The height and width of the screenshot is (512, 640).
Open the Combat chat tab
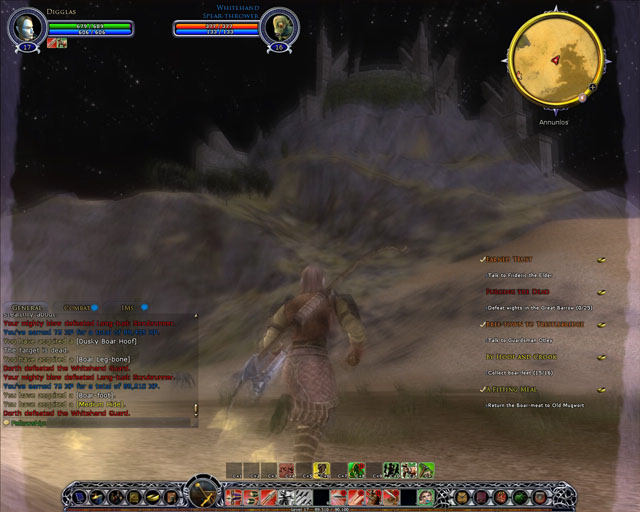click(x=77, y=307)
